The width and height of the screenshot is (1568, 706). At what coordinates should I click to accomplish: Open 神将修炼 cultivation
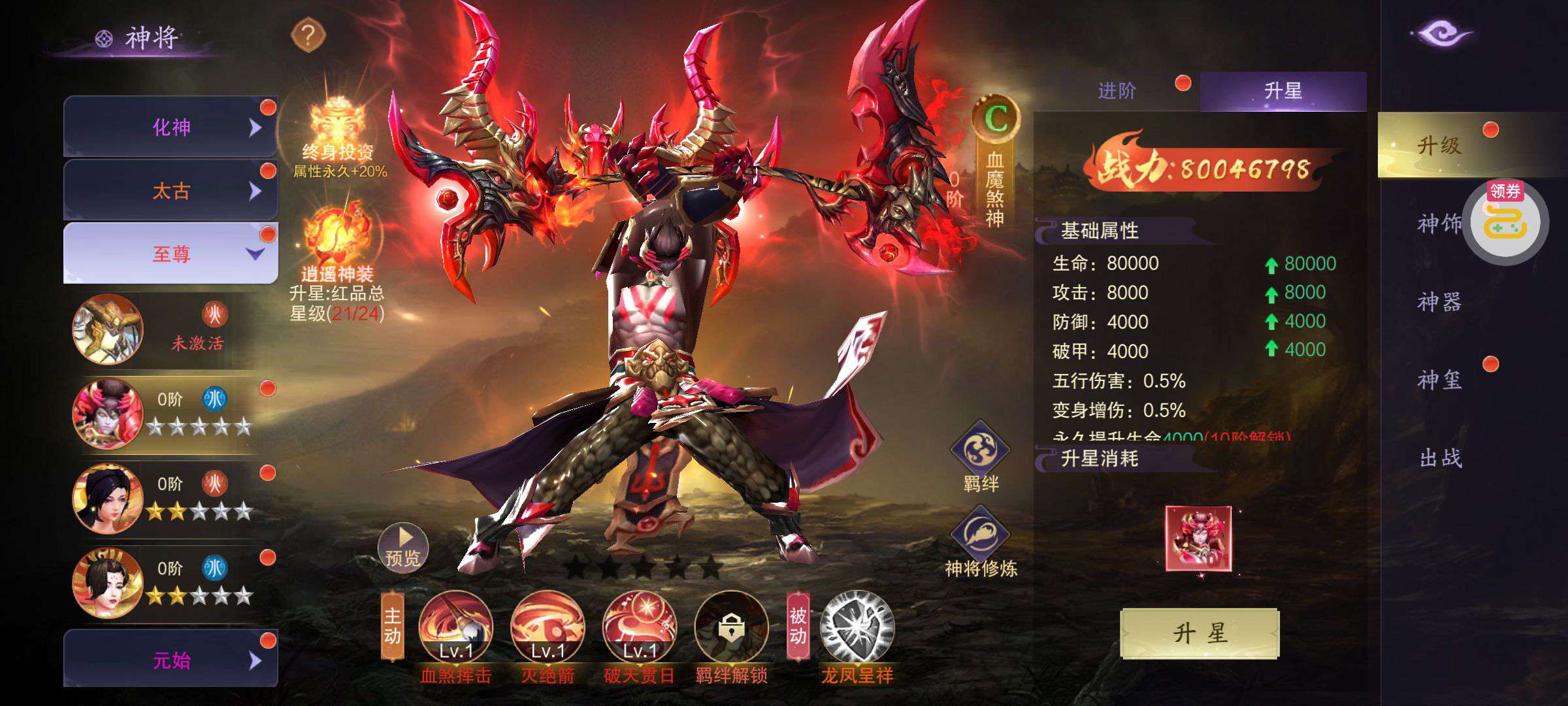tap(980, 539)
